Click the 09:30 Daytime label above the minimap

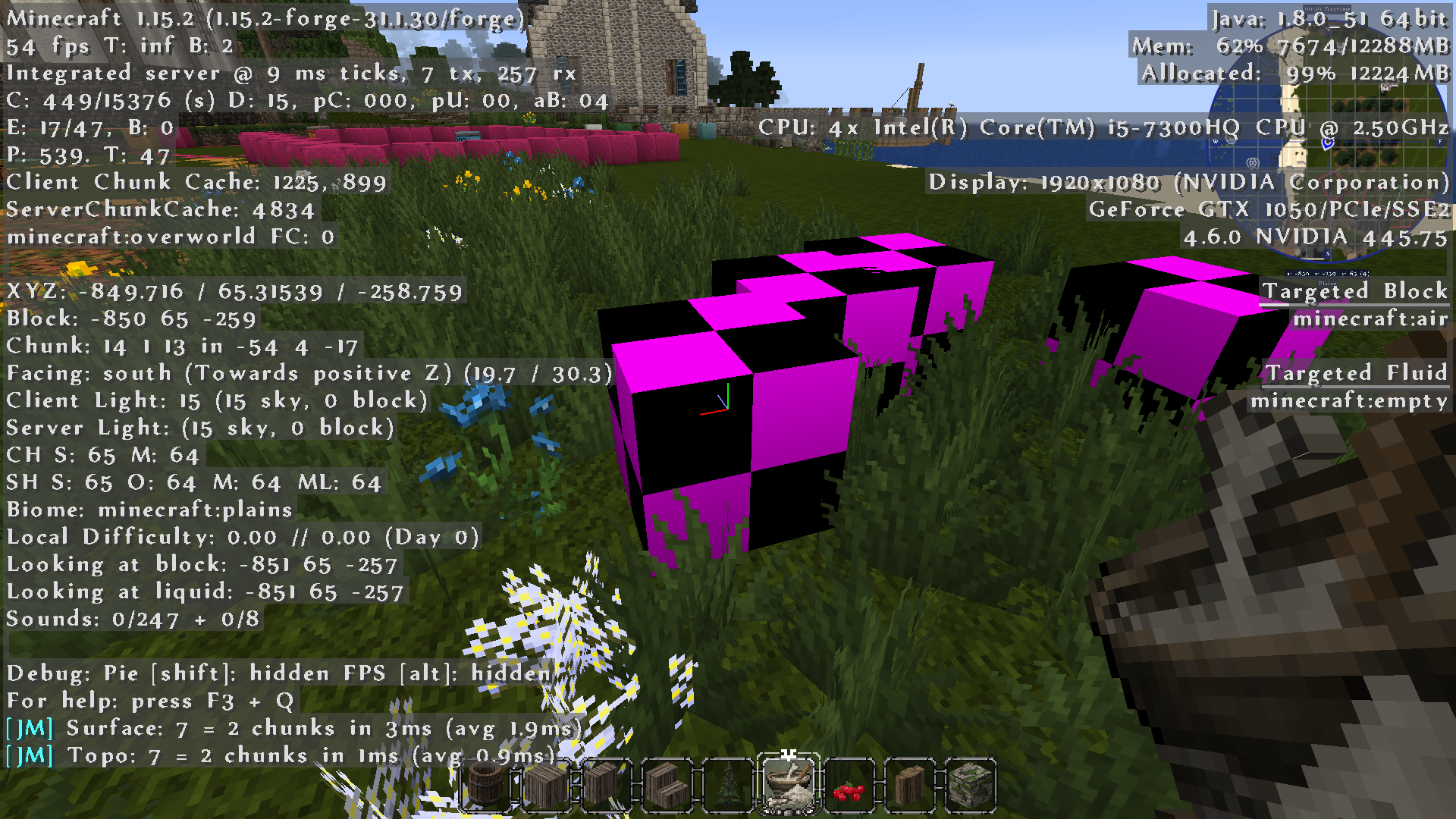(x=1327, y=8)
